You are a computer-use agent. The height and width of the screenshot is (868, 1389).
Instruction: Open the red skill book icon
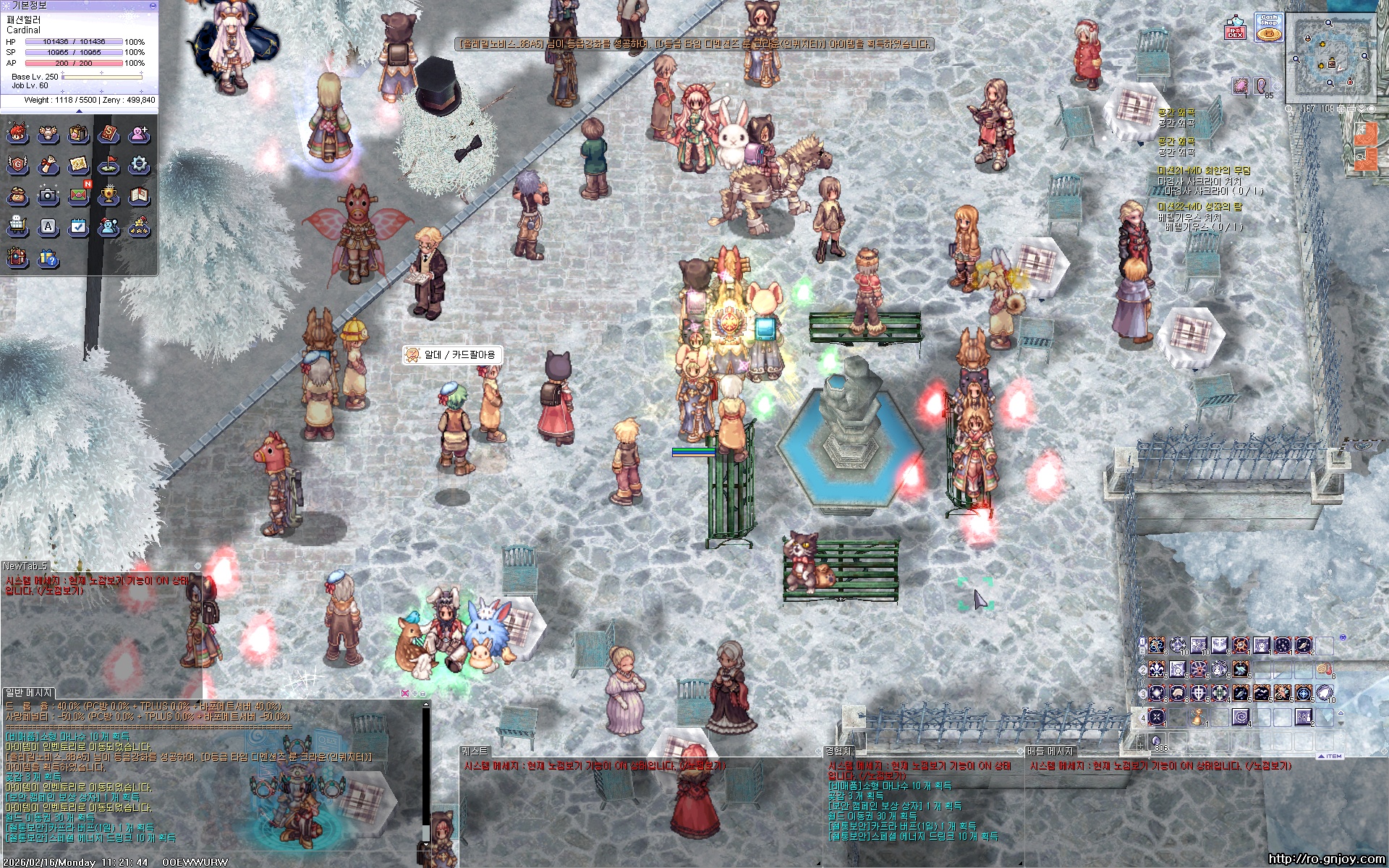(109, 134)
